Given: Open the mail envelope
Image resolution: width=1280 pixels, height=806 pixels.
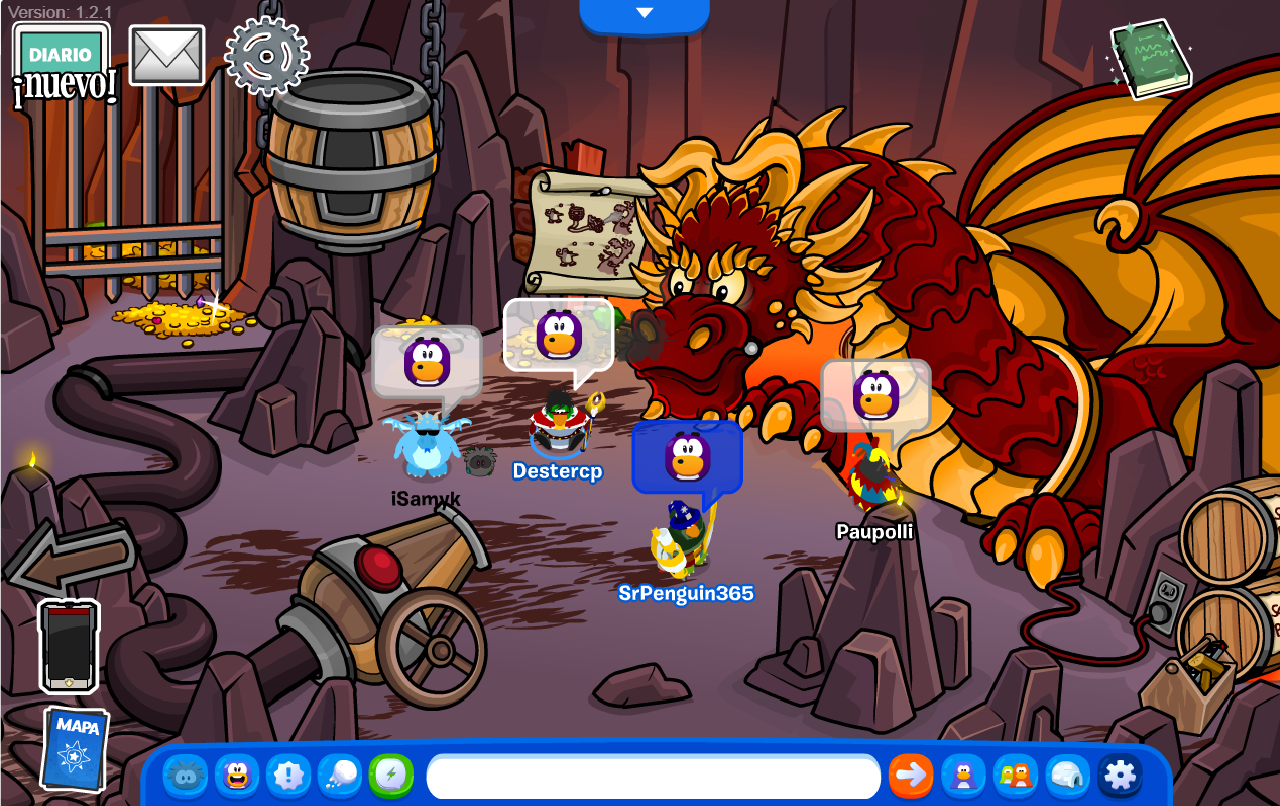Looking at the screenshot, I should click(166, 56).
